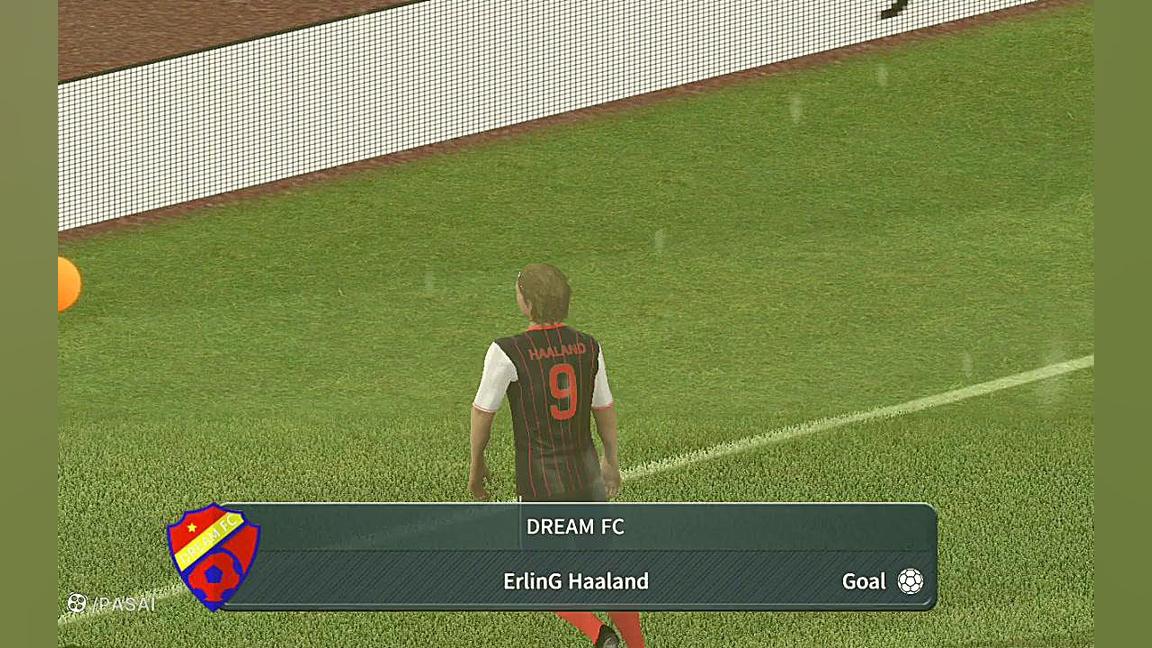The width and height of the screenshot is (1152, 648).
Task: Tap the orange floating recorder bubble
Action: (68, 284)
